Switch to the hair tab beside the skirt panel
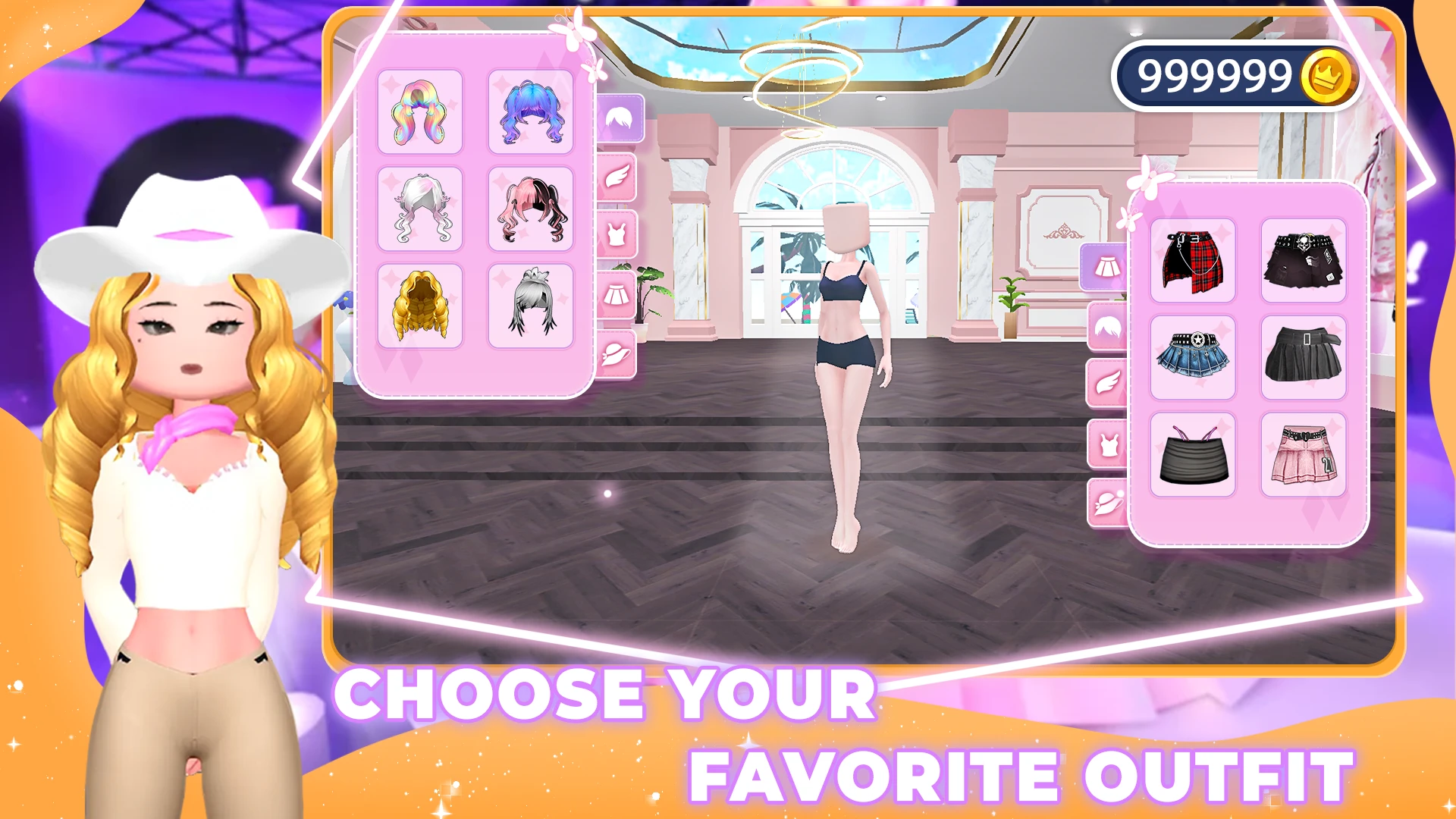The height and width of the screenshot is (819, 1456). tap(1107, 328)
